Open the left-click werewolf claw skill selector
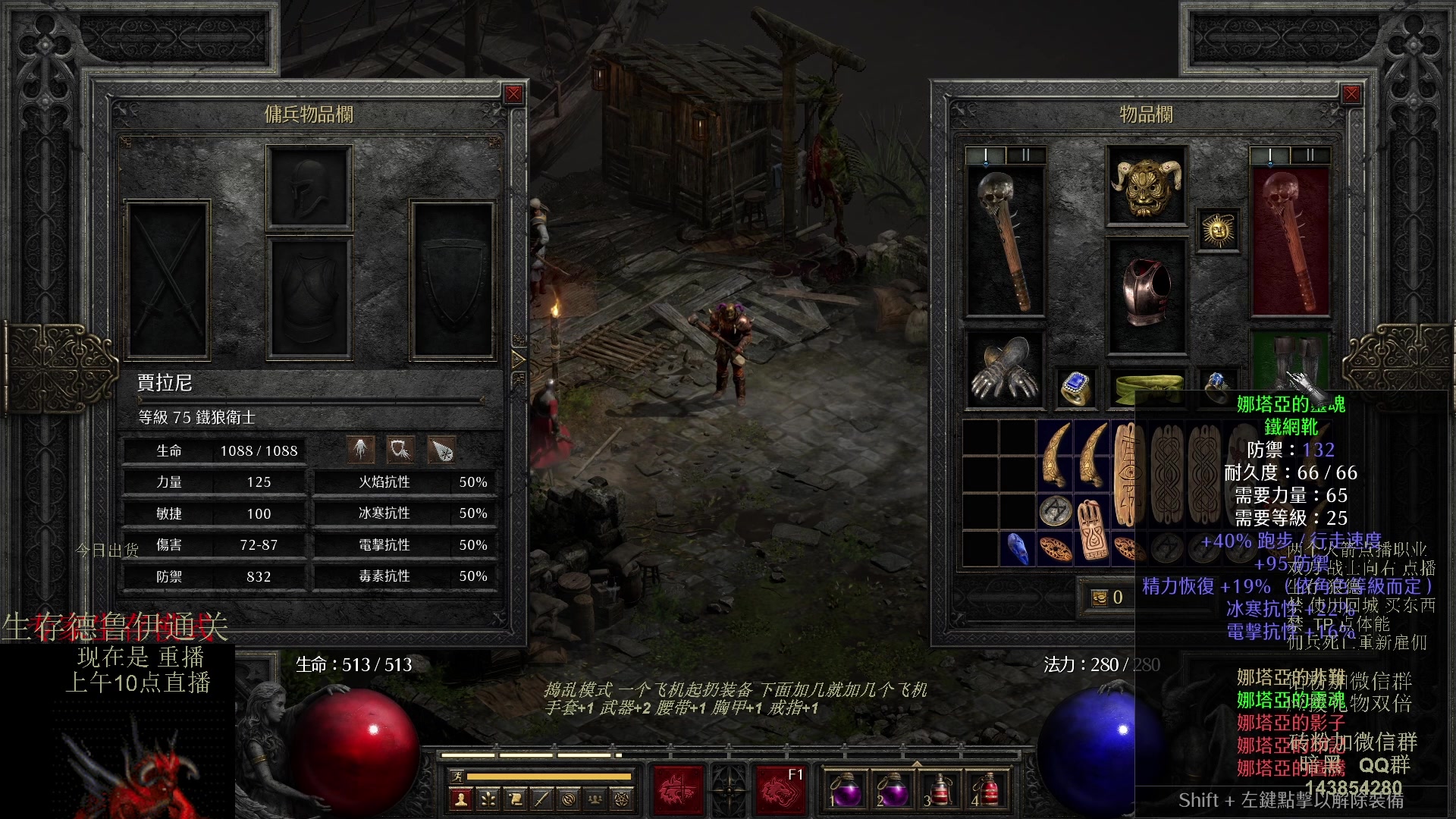 click(x=677, y=789)
